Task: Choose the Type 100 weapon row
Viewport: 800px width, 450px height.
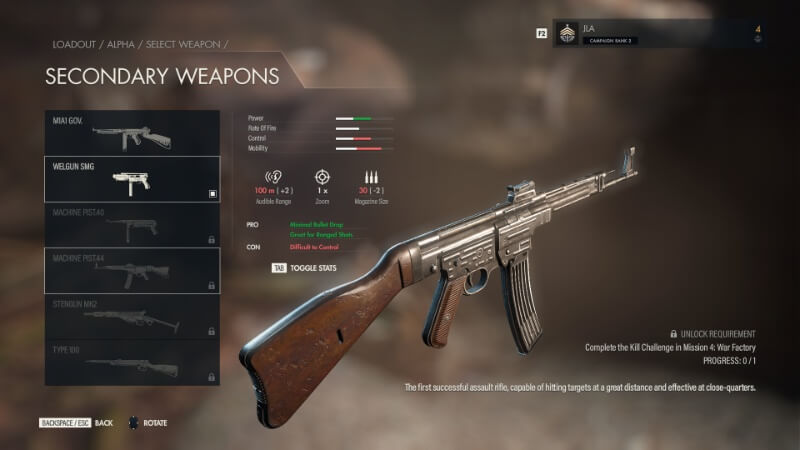Action: [132, 363]
